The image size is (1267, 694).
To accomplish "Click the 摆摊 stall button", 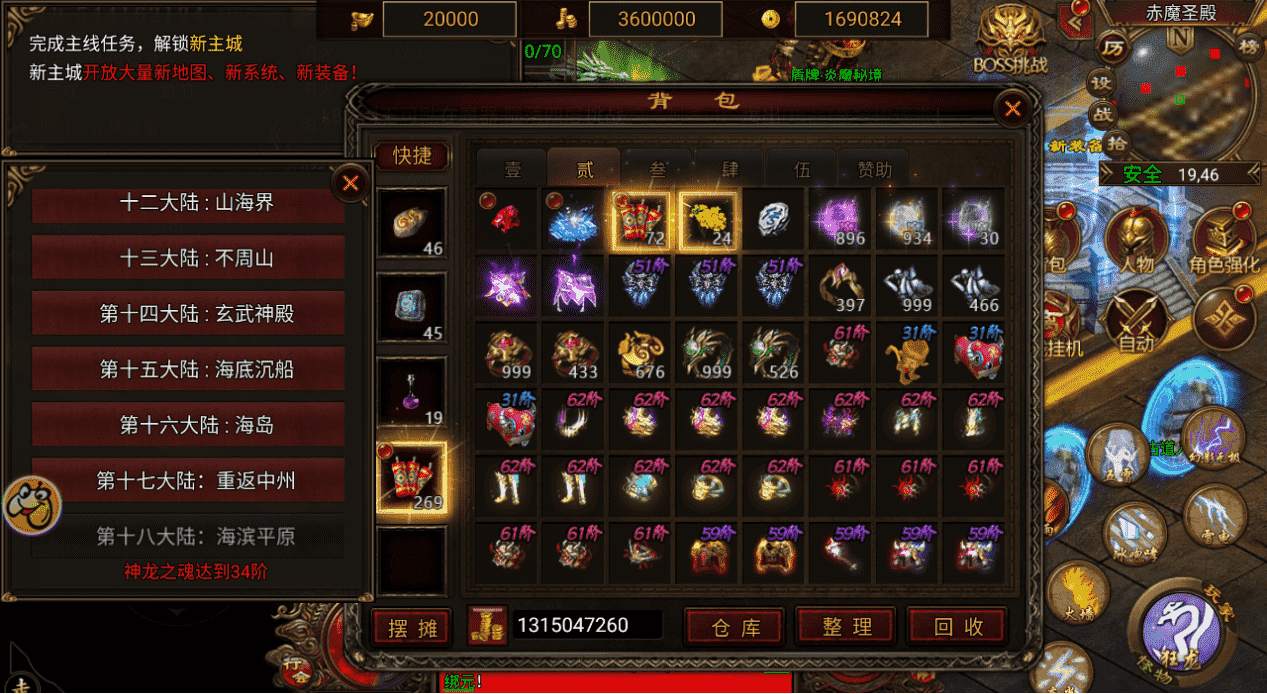I will click(x=412, y=628).
